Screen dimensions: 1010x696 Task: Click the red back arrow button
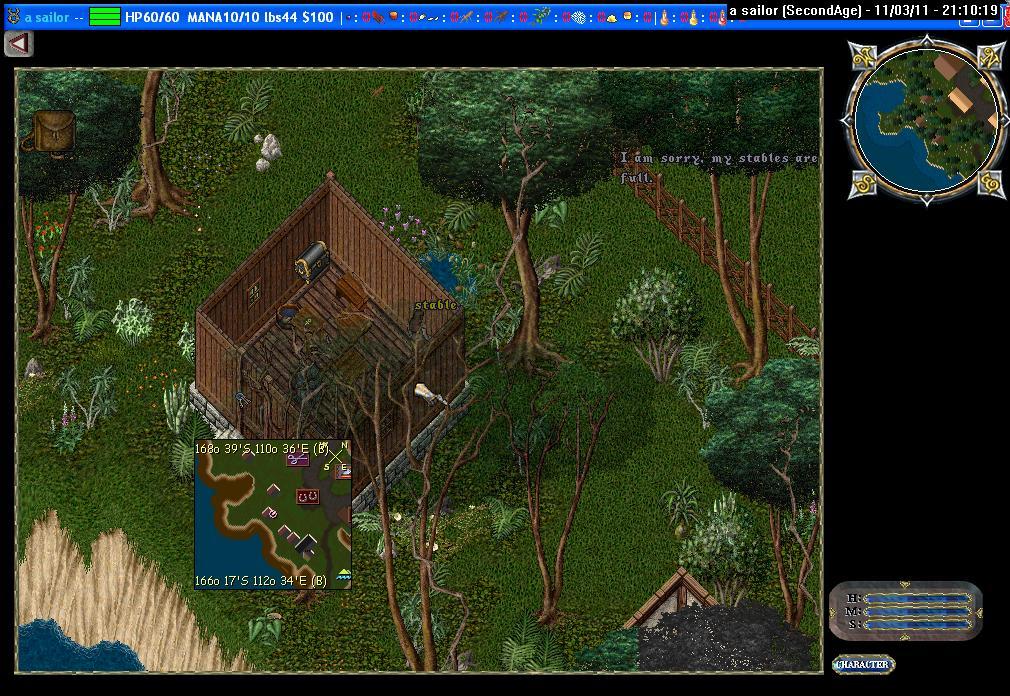click(19, 44)
